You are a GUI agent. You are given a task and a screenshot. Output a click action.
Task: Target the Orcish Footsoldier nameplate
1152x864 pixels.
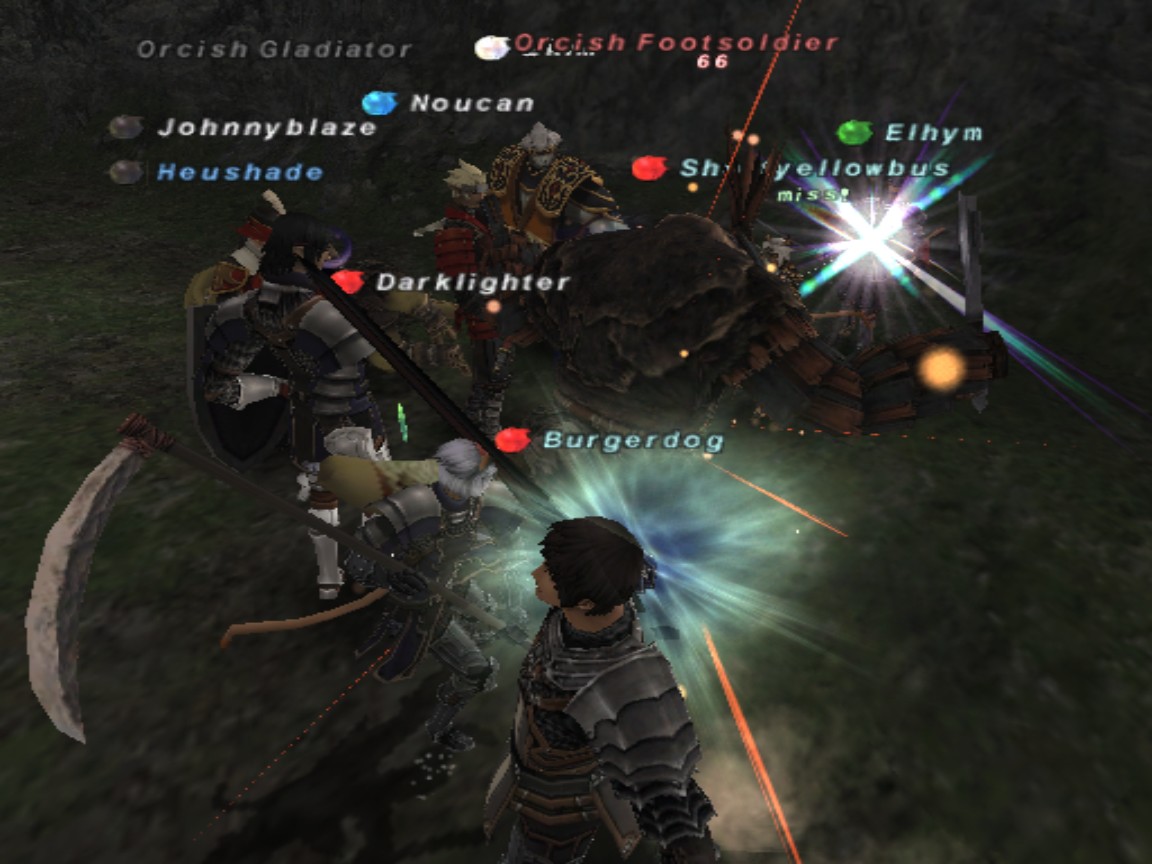coord(675,42)
